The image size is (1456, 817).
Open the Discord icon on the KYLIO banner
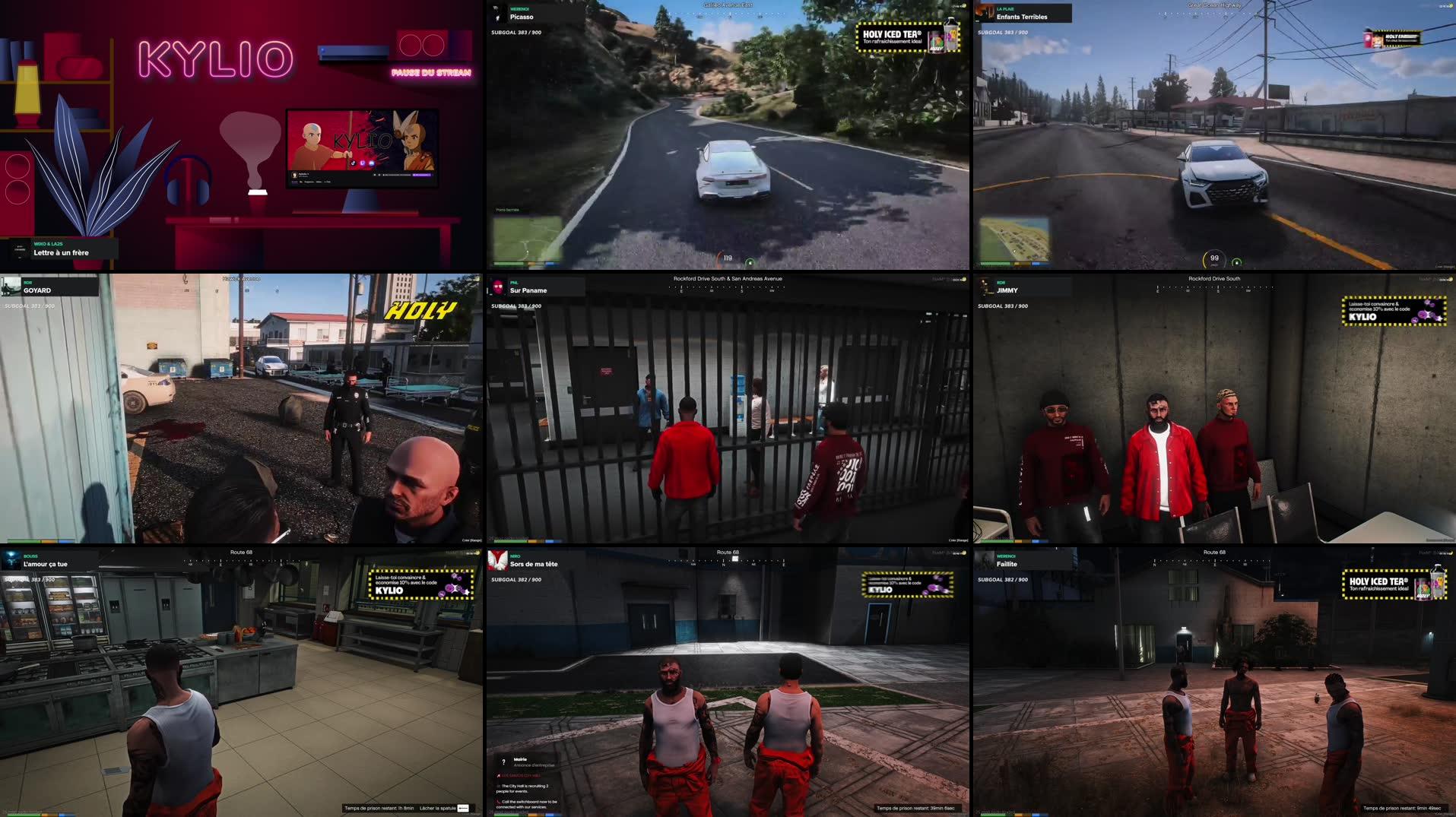[x=372, y=163]
